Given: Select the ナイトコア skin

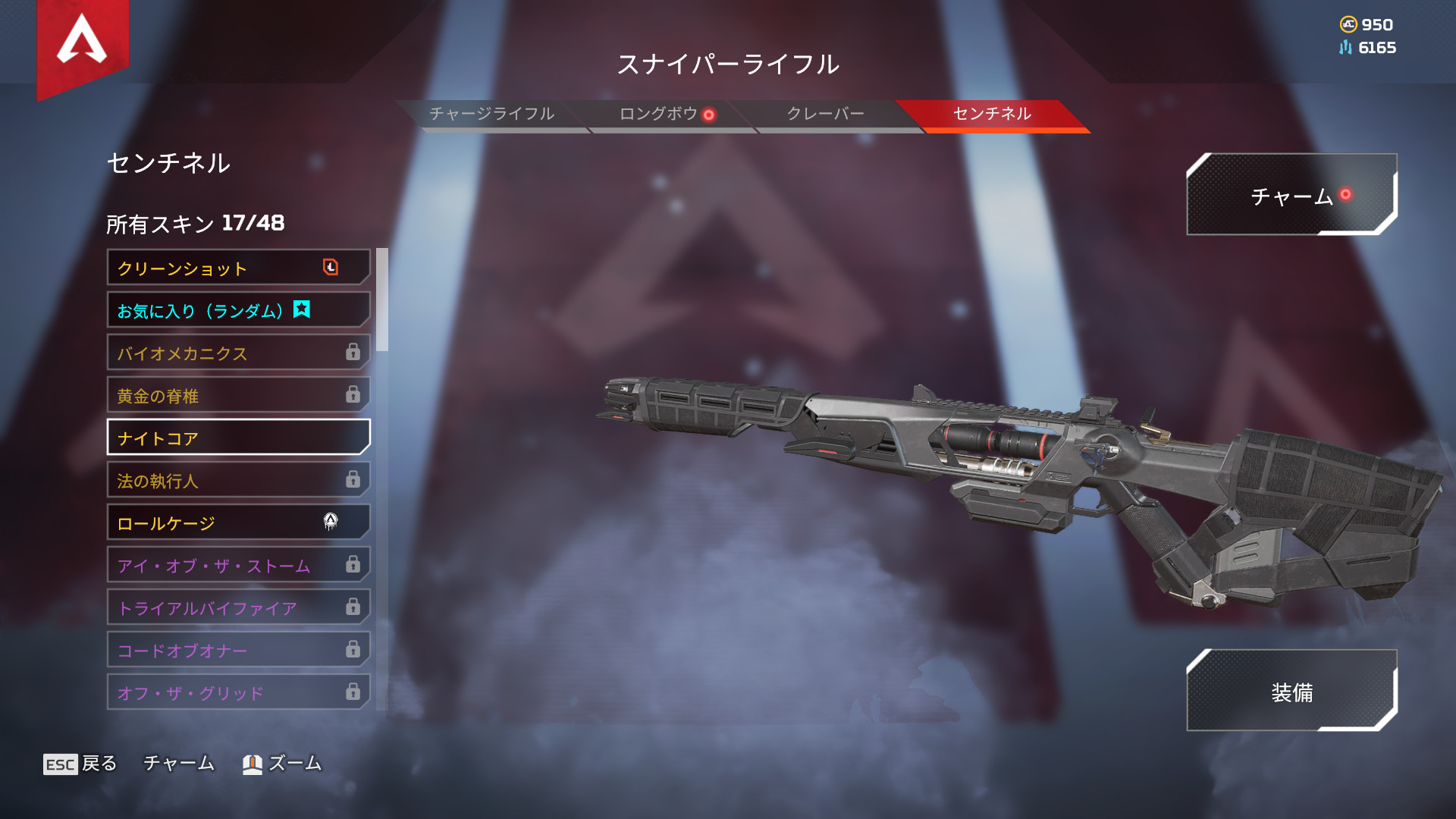Looking at the screenshot, I should pos(238,438).
